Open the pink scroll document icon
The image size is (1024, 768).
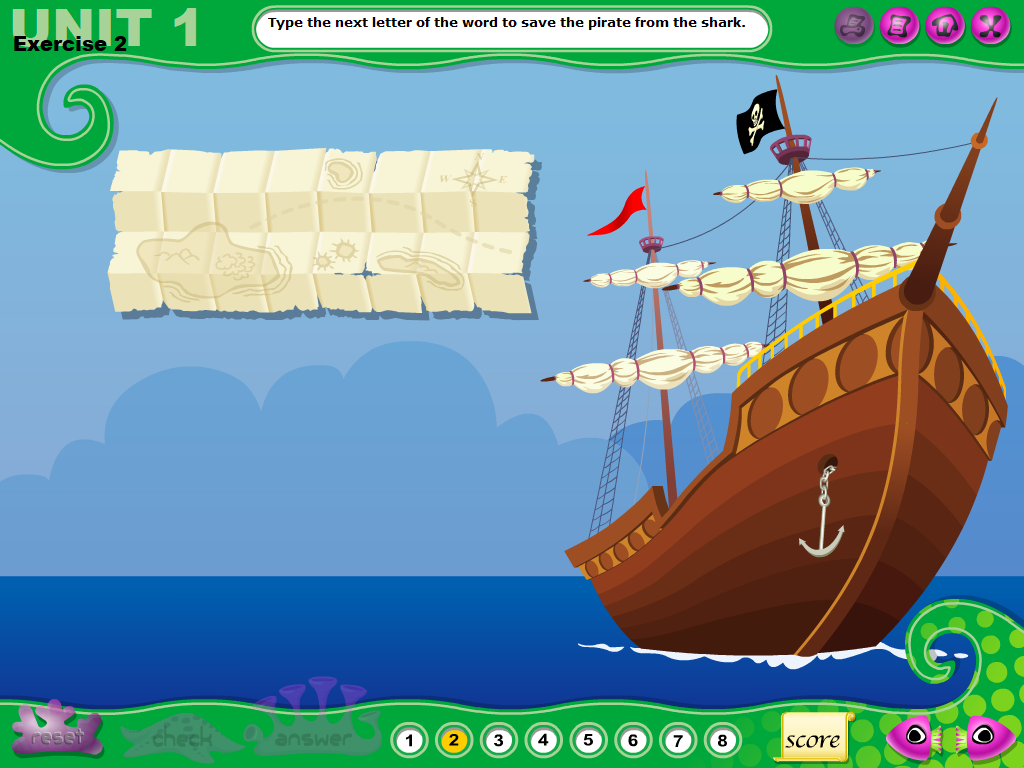point(900,25)
